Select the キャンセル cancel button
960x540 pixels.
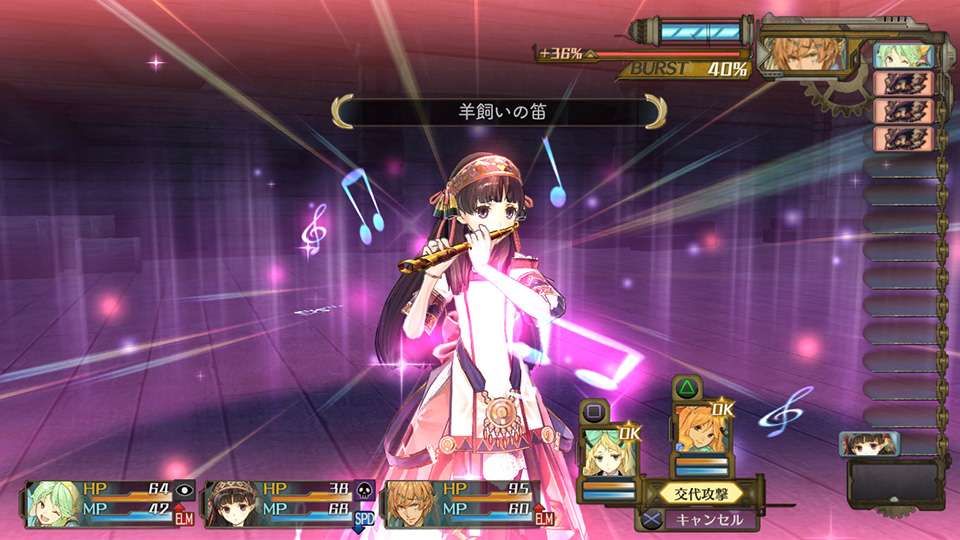(x=711, y=520)
